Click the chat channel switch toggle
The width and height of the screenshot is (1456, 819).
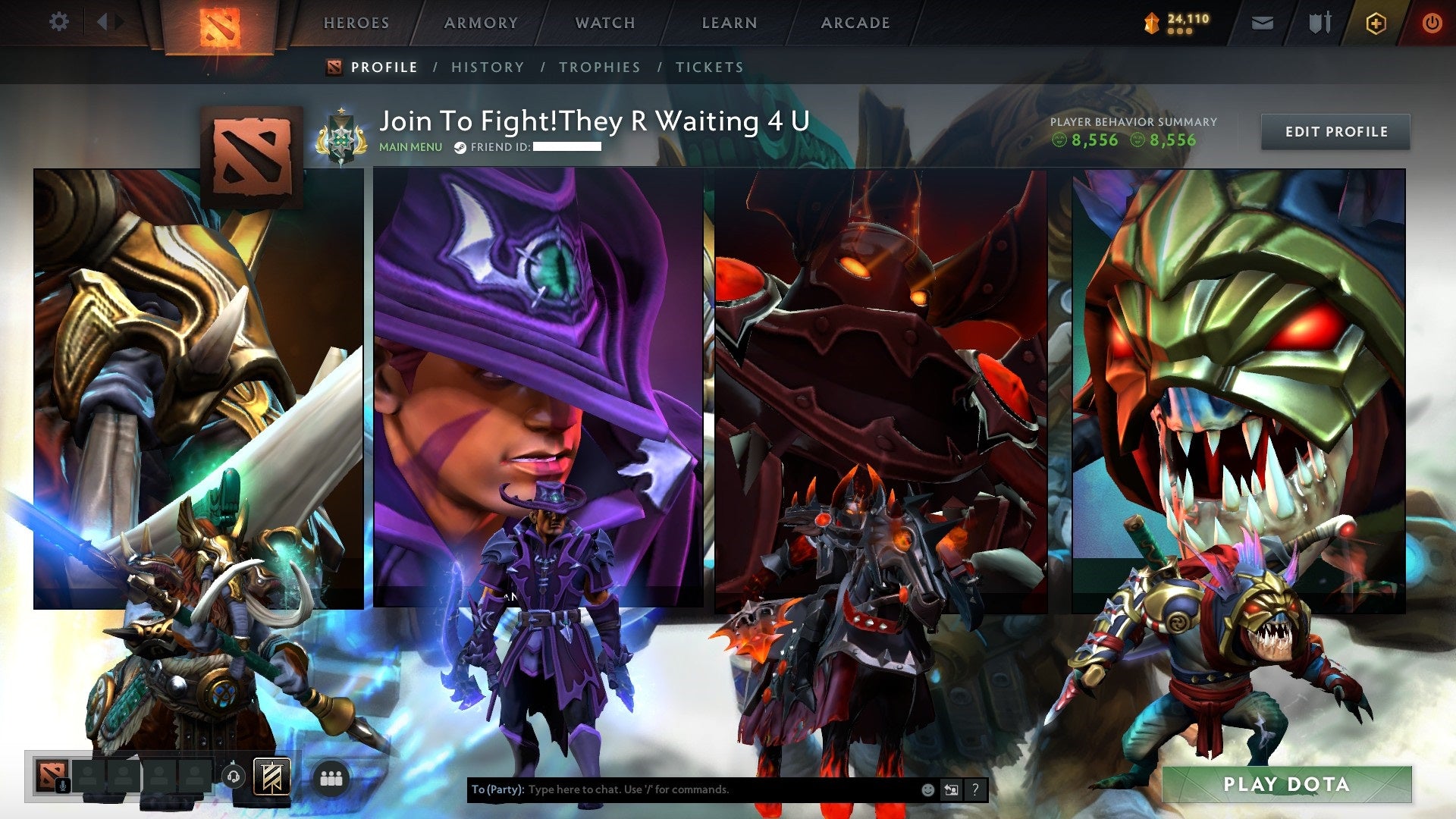951,789
